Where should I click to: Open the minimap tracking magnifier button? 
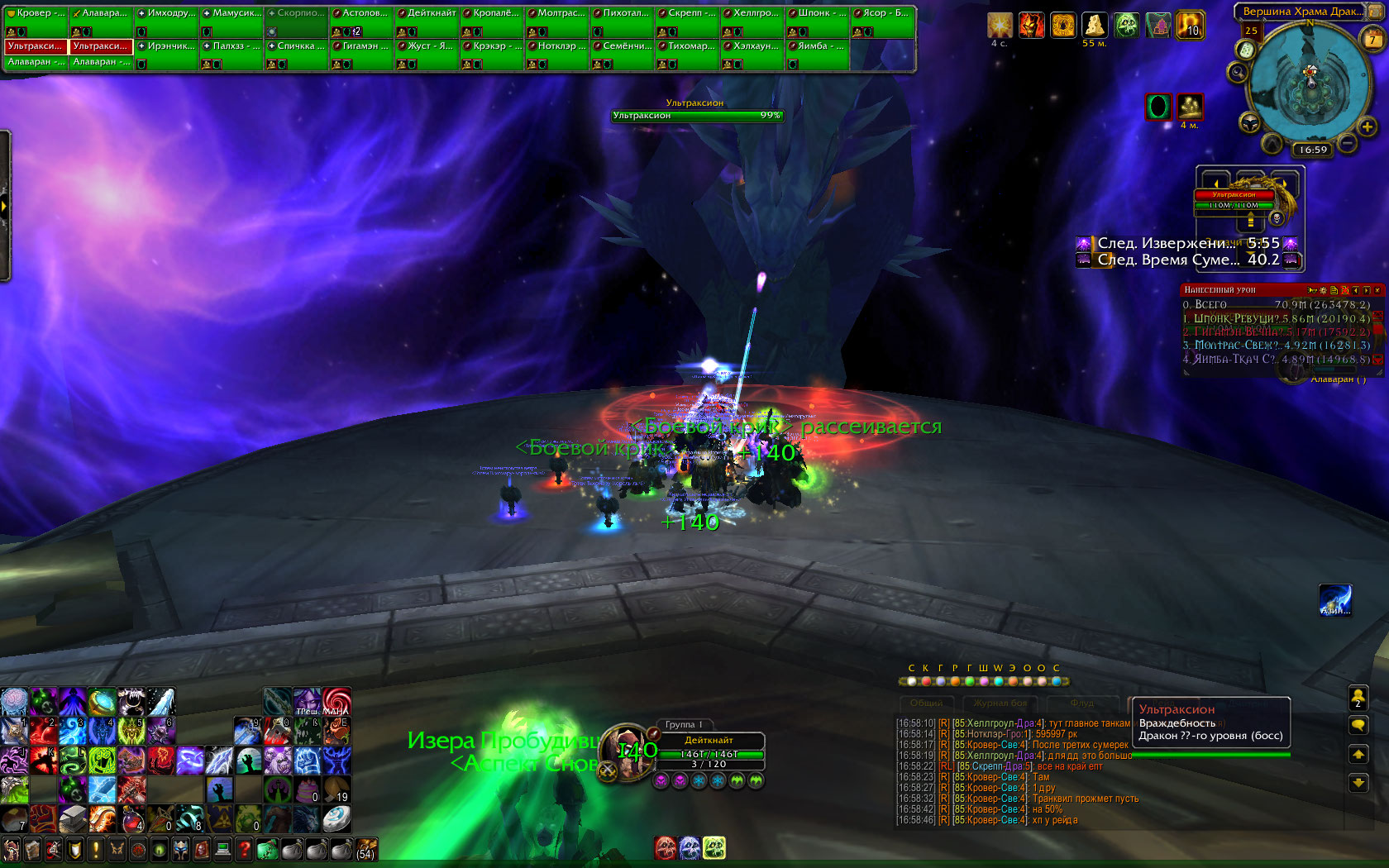(1238, 73)
